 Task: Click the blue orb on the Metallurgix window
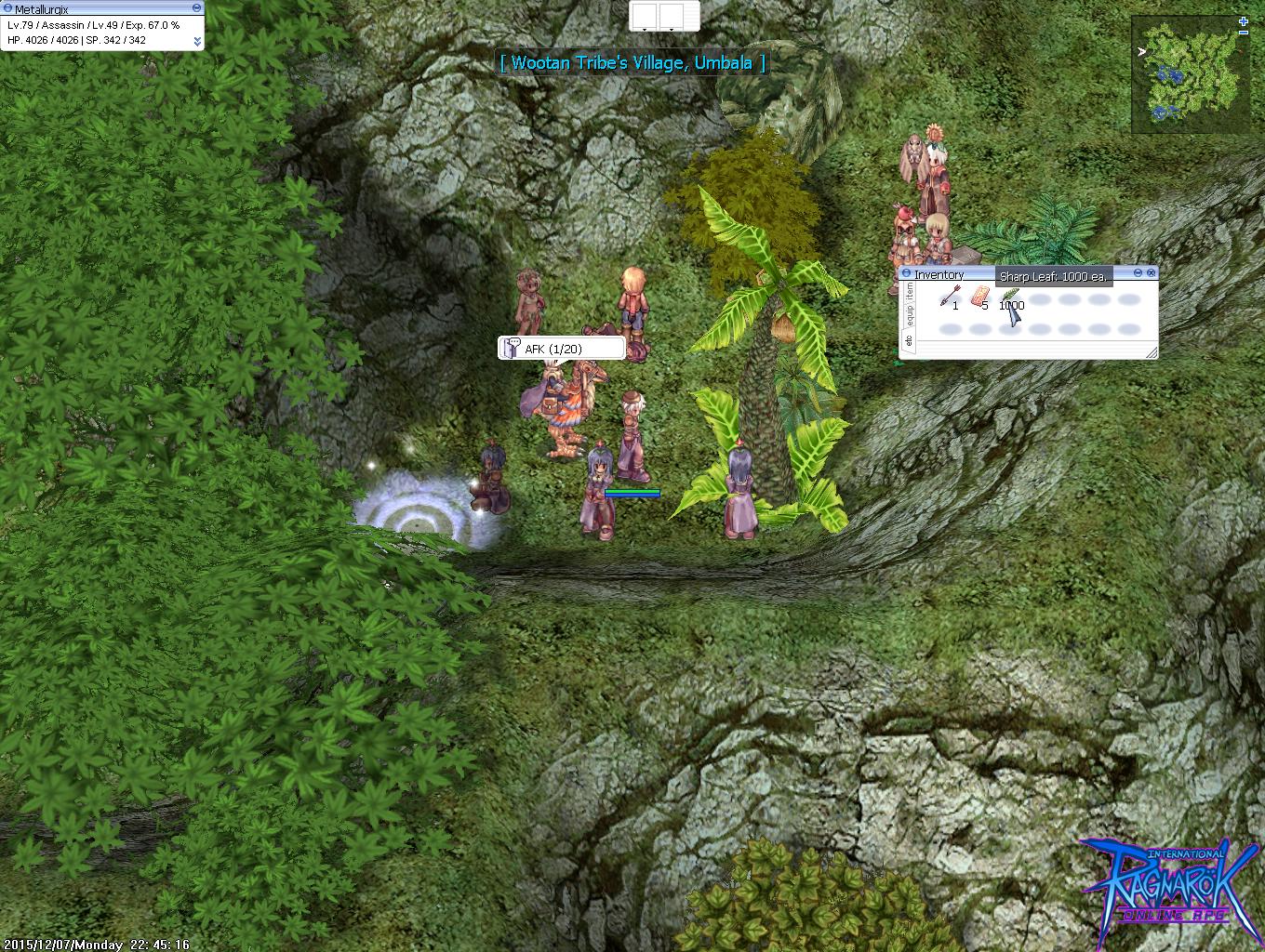(x=8, y=8)
